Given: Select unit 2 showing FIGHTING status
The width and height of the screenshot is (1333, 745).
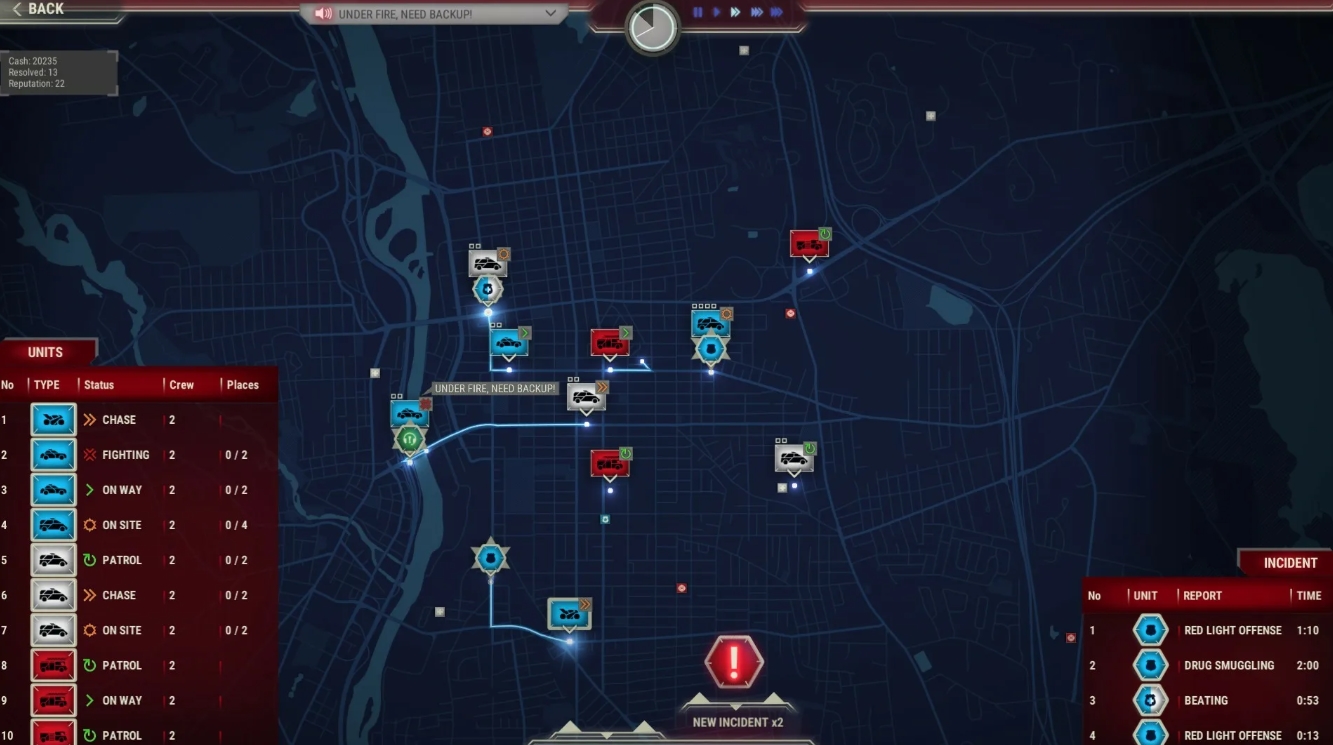Looking at the screenshot, I should (52, 454).
